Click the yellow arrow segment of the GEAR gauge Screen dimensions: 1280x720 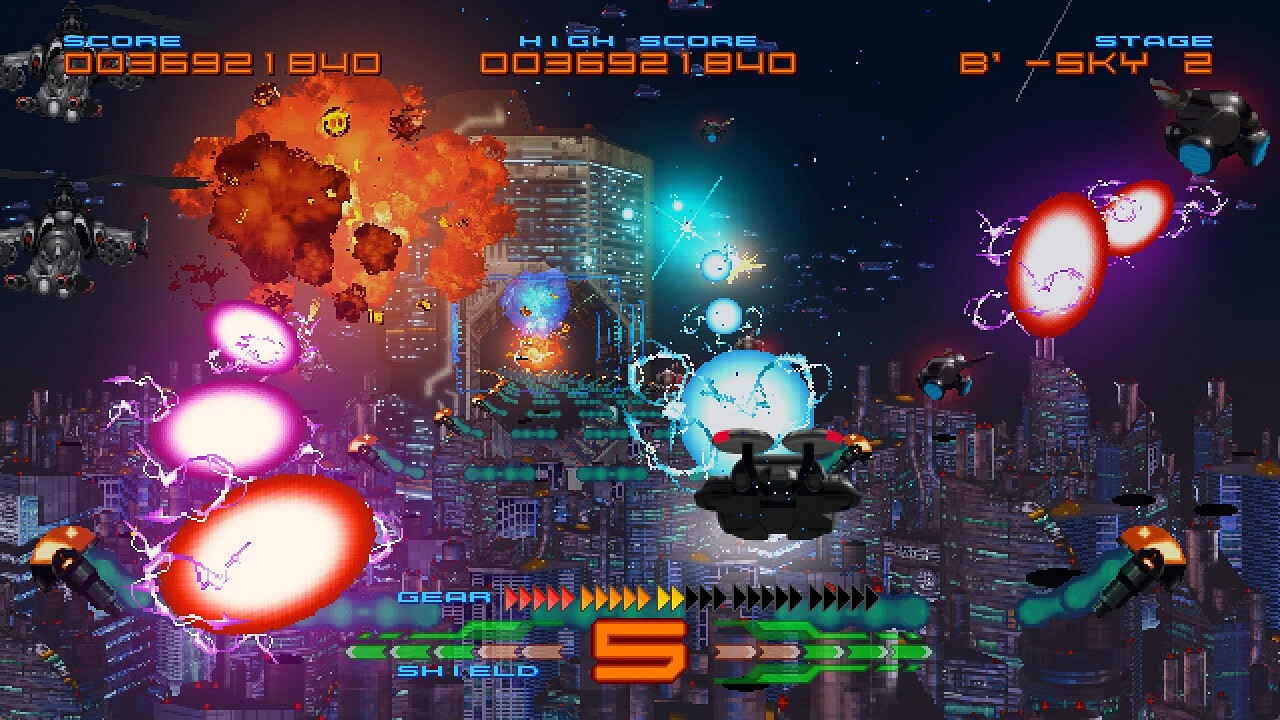pos(669,596)
